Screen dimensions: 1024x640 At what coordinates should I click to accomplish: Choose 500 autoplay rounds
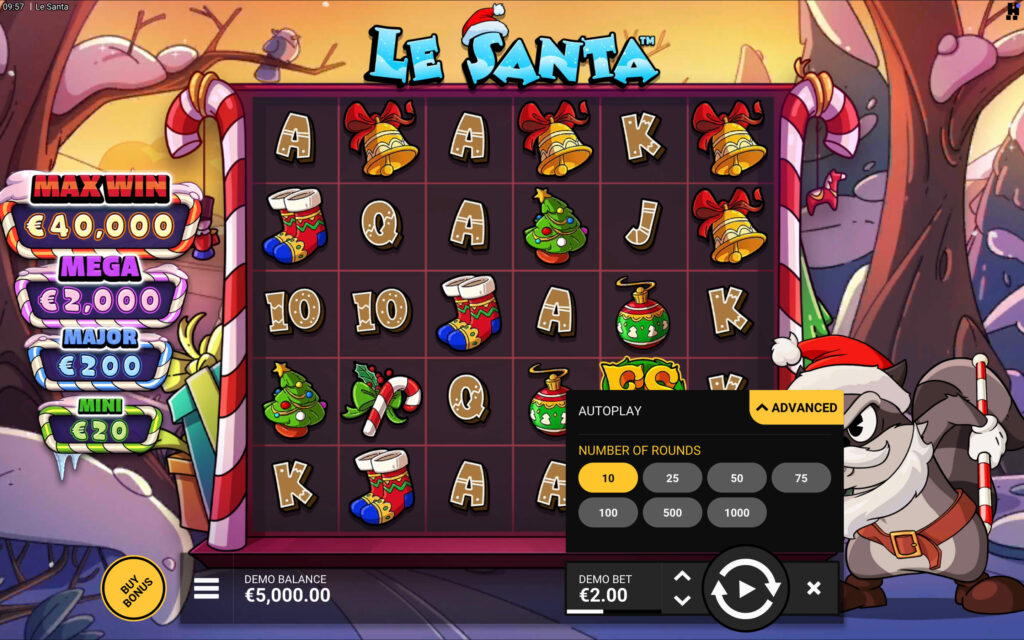pos(672,512)
